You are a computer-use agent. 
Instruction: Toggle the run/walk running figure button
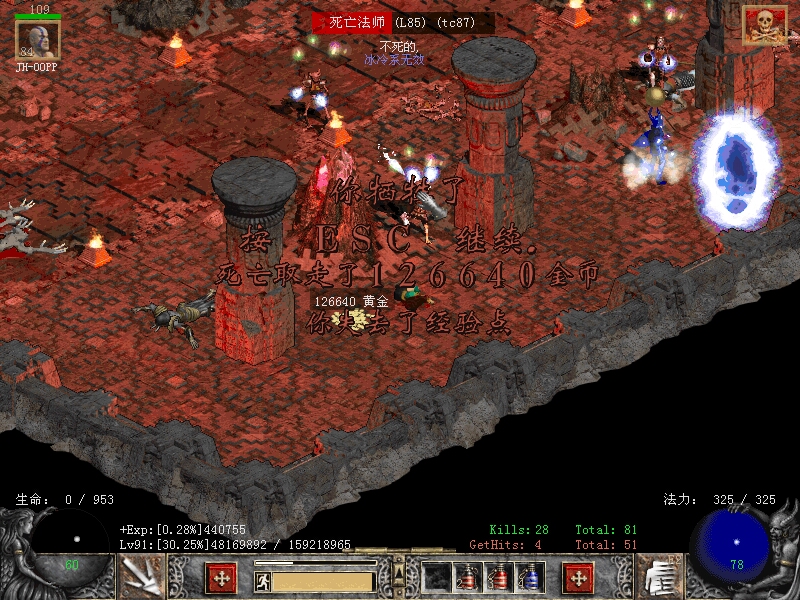[x=261, y=579]
